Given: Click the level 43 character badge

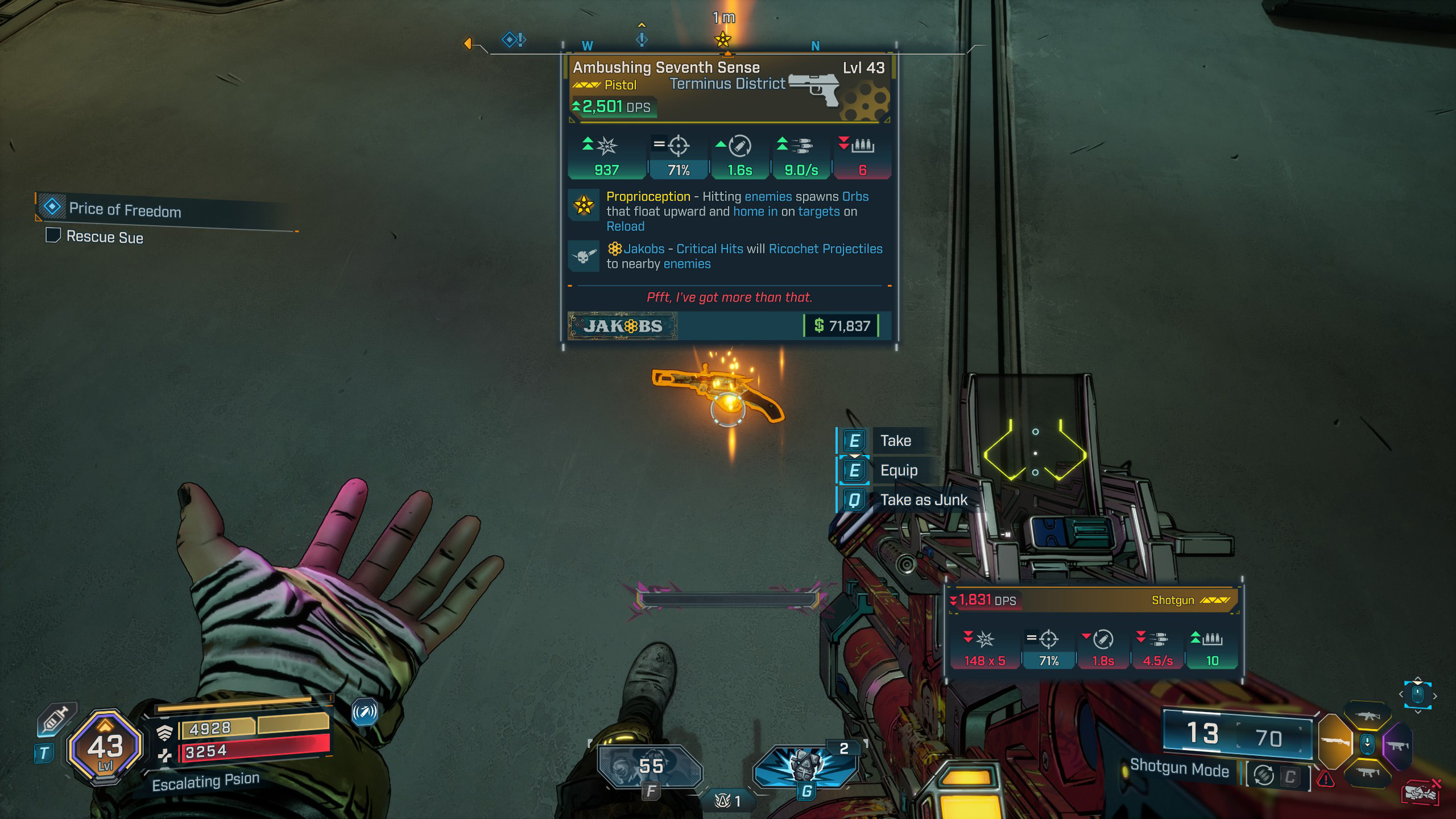Looking at the screenshot, I should click(x=105, y=746).
